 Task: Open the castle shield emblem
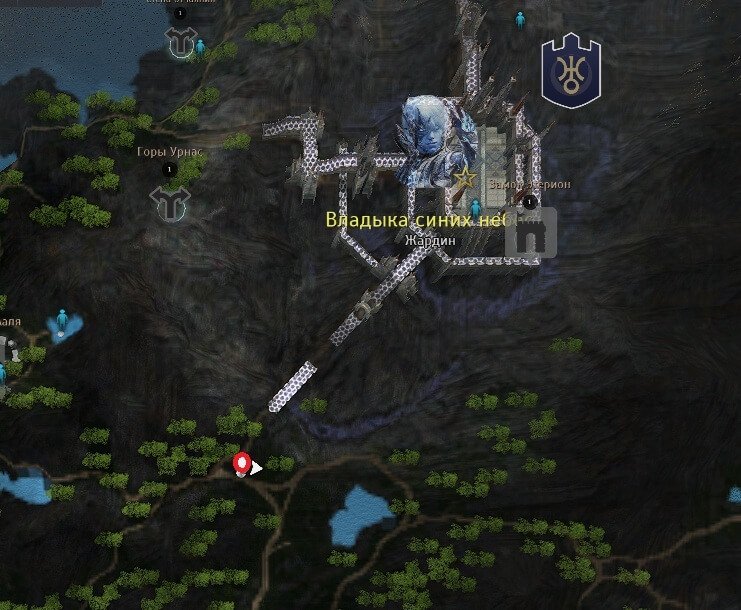pyautogui.click(x=570, y=70)
